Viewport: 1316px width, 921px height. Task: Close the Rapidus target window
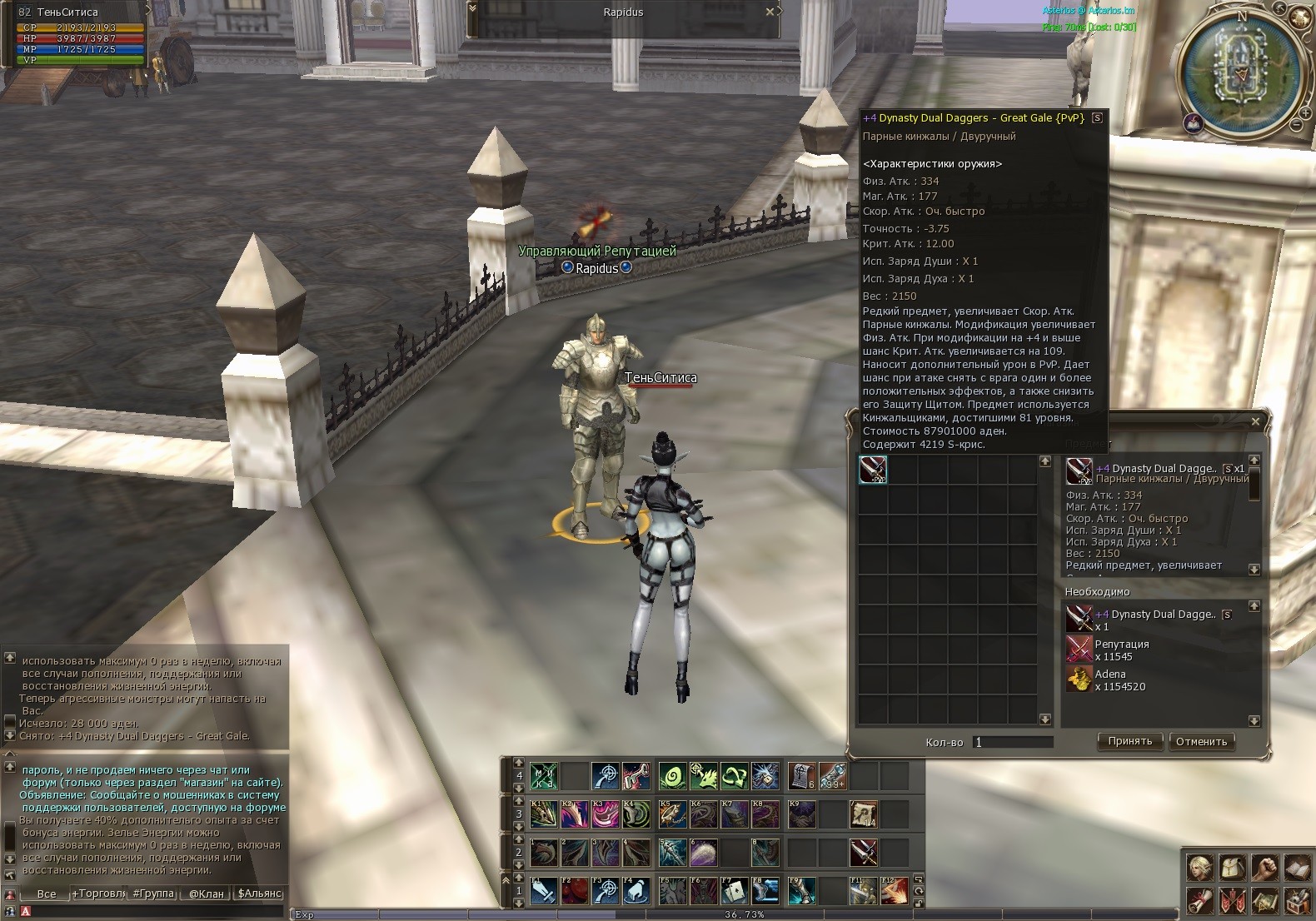click(x=770, y=12)
